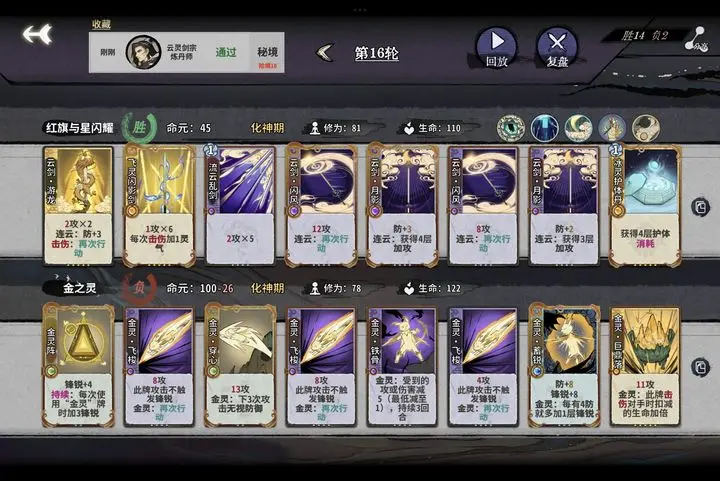The height and width of the screenshot is (481, 720).
Task: Pick the 流云乱剑 card
Action: click(x=240, y=205)
